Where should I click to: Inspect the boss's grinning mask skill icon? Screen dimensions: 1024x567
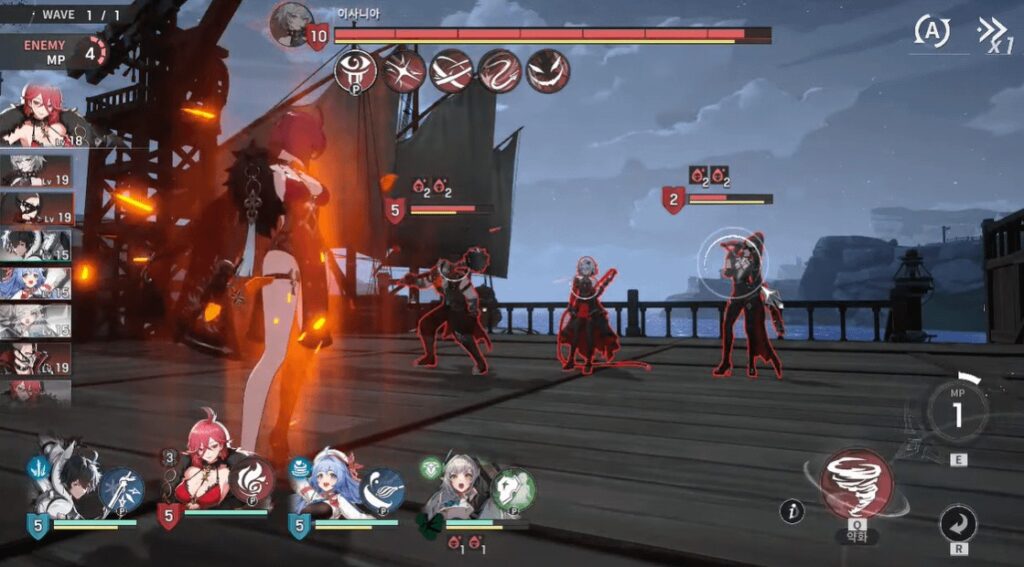tap(548, 70)
